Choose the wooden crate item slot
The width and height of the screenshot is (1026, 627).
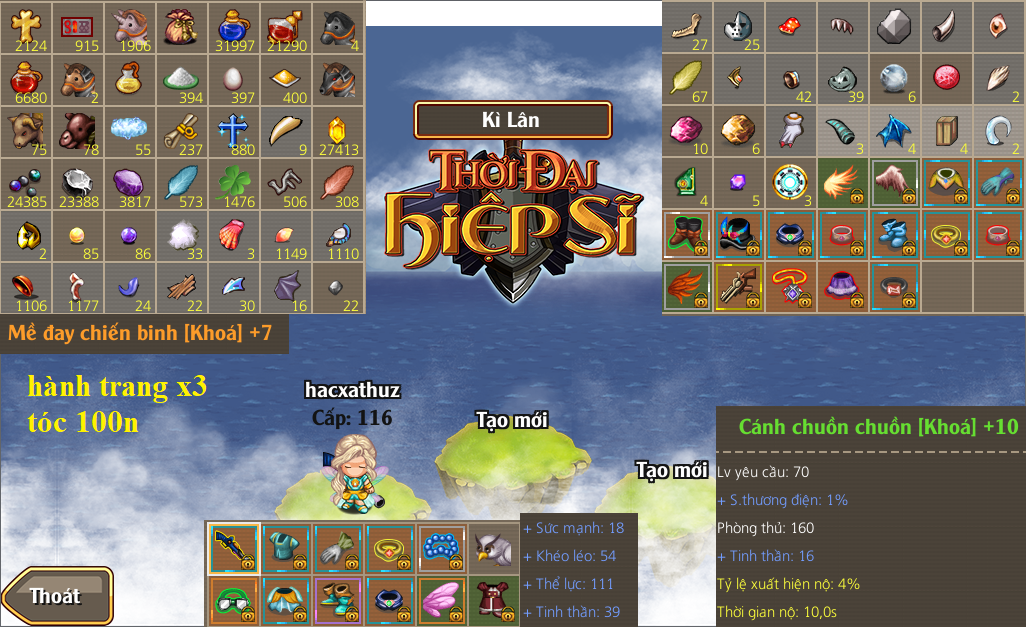(x=945, y=131)
